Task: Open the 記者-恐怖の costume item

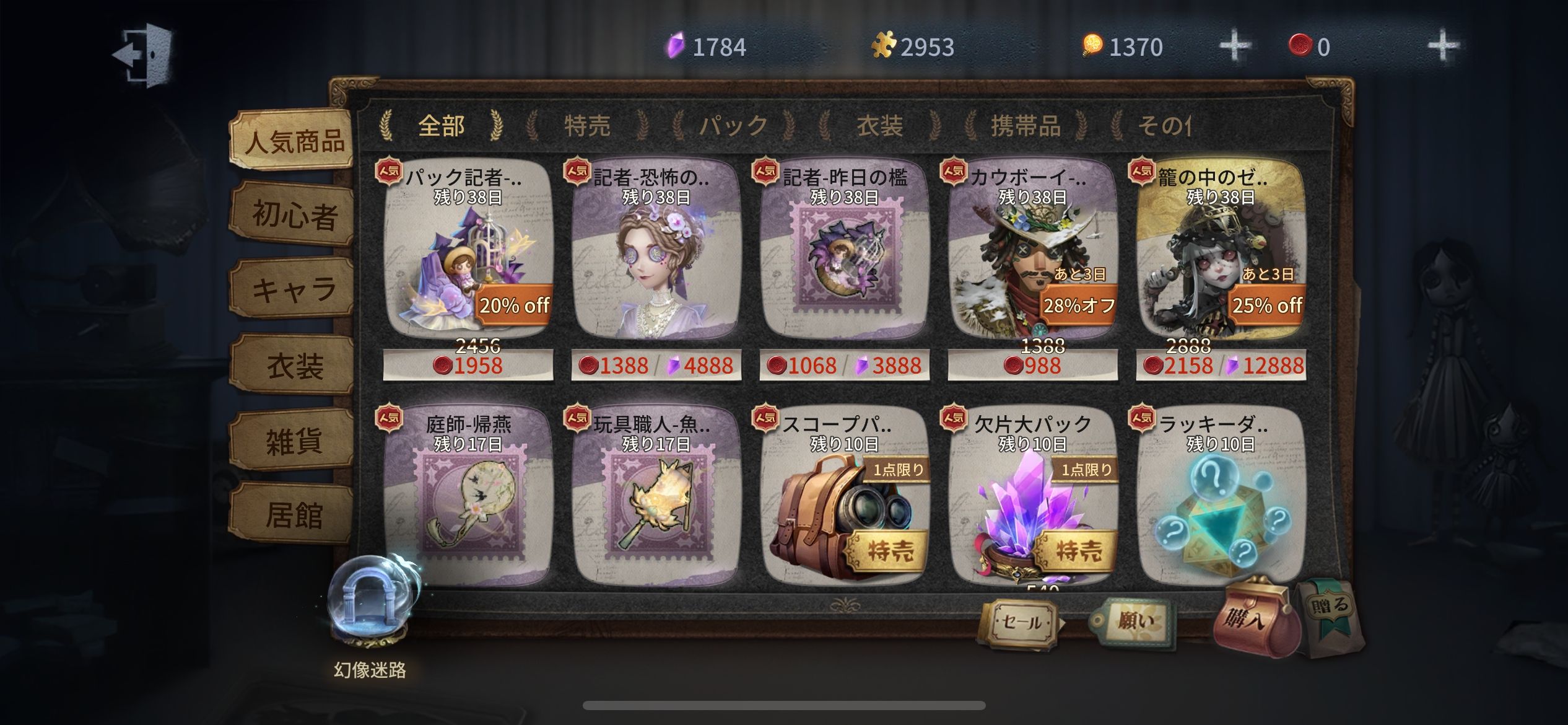Action: click(656, 260)
